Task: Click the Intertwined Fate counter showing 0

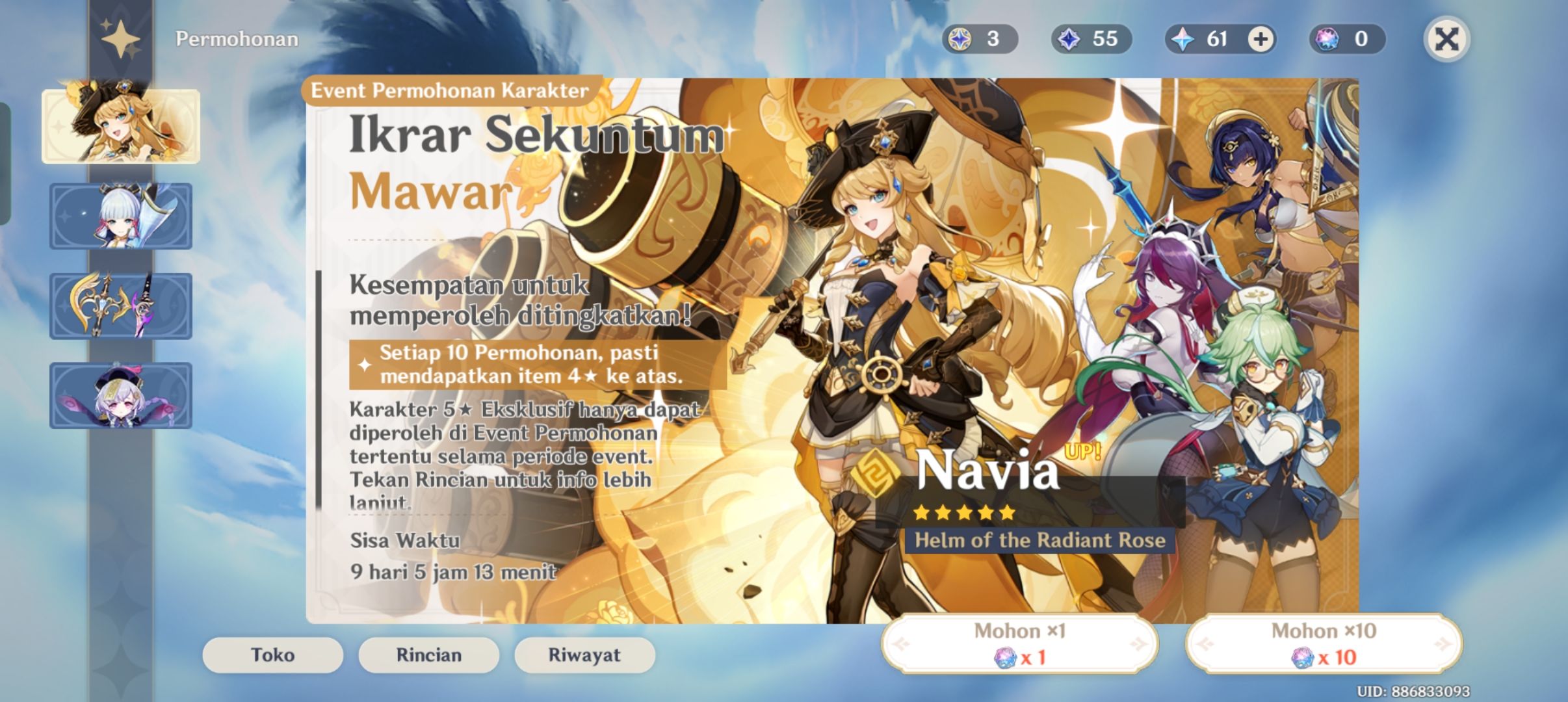Action: point(1349,39)
